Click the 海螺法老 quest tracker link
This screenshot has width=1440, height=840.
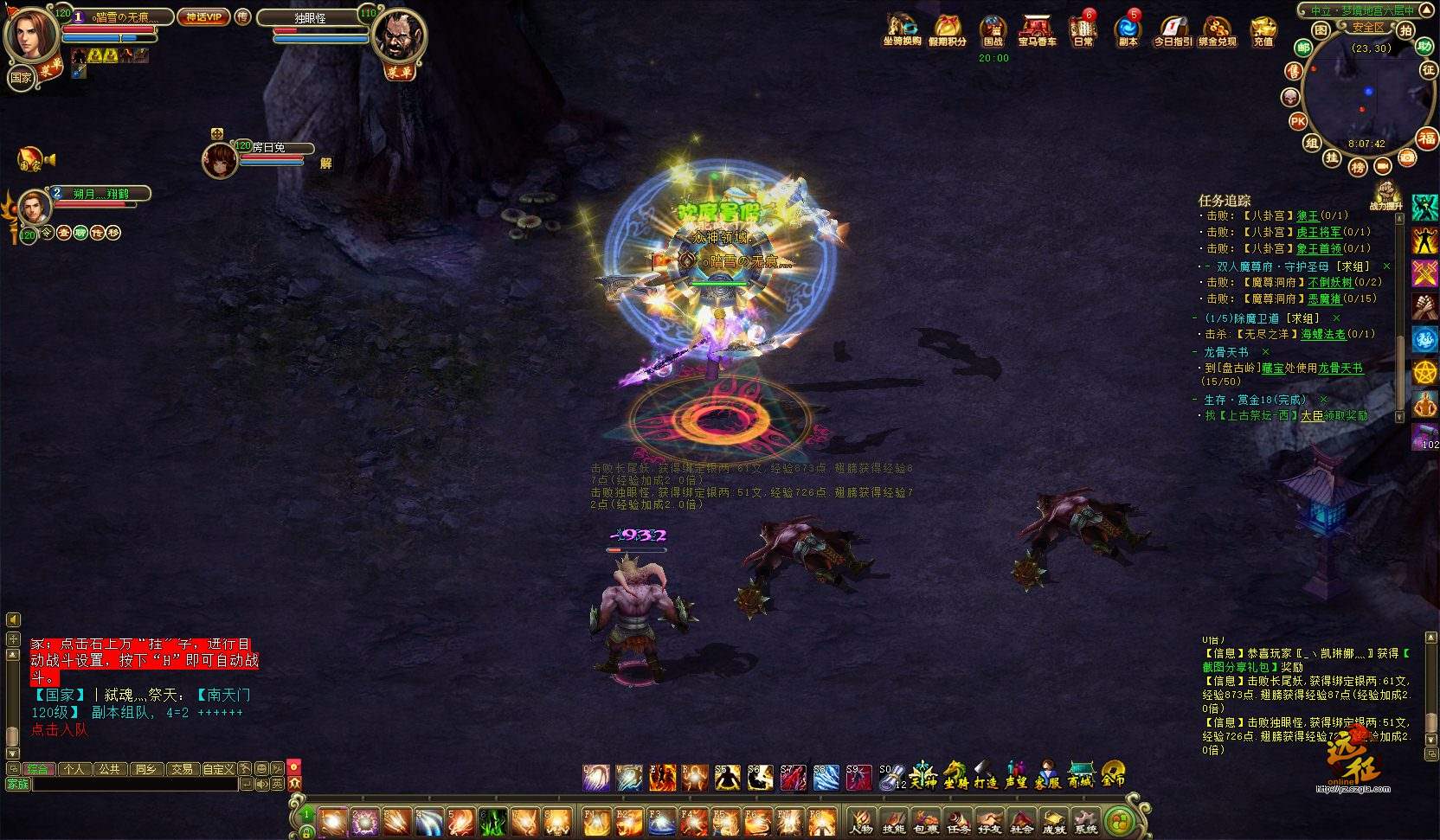coord(1323,334)
